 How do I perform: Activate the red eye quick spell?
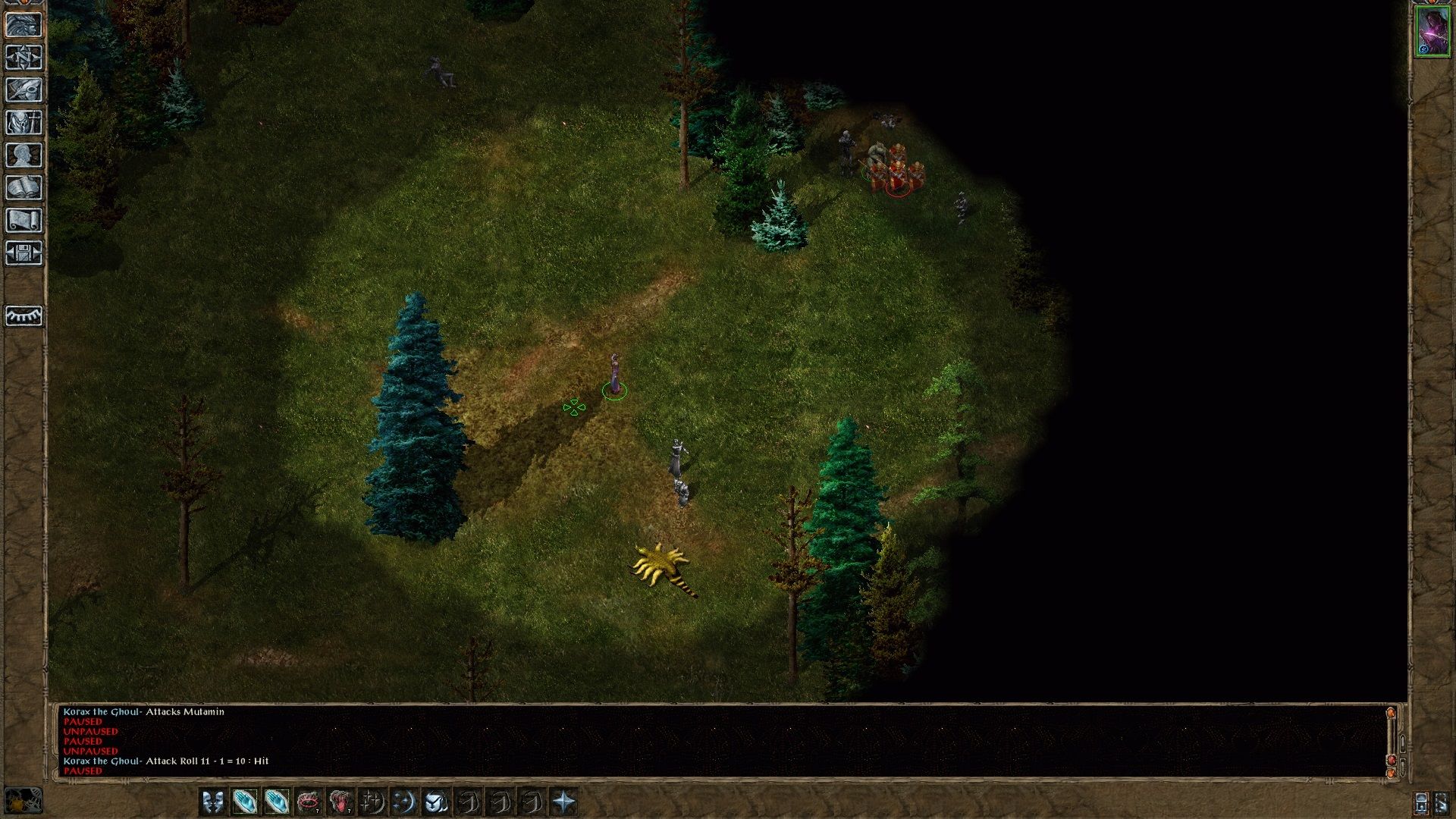(x=309, y=802)
